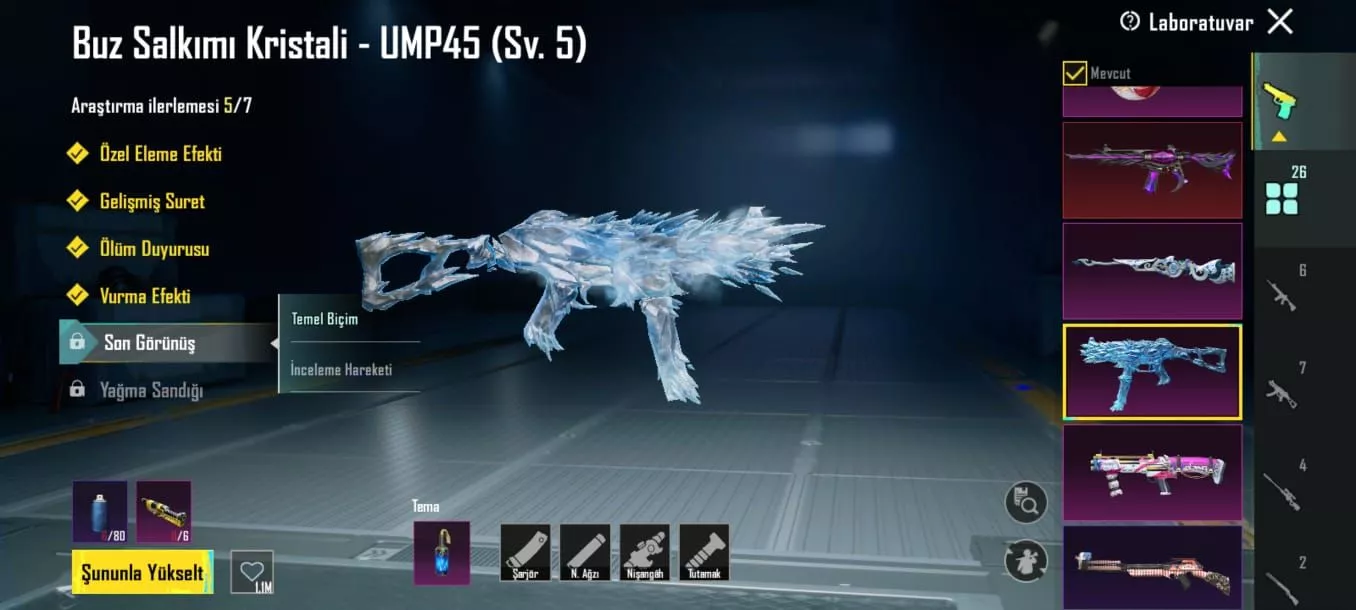Screen dimensions: 1356x610
Task: Select the Tema lantern charm slot
Action: [x=441, y=552]
